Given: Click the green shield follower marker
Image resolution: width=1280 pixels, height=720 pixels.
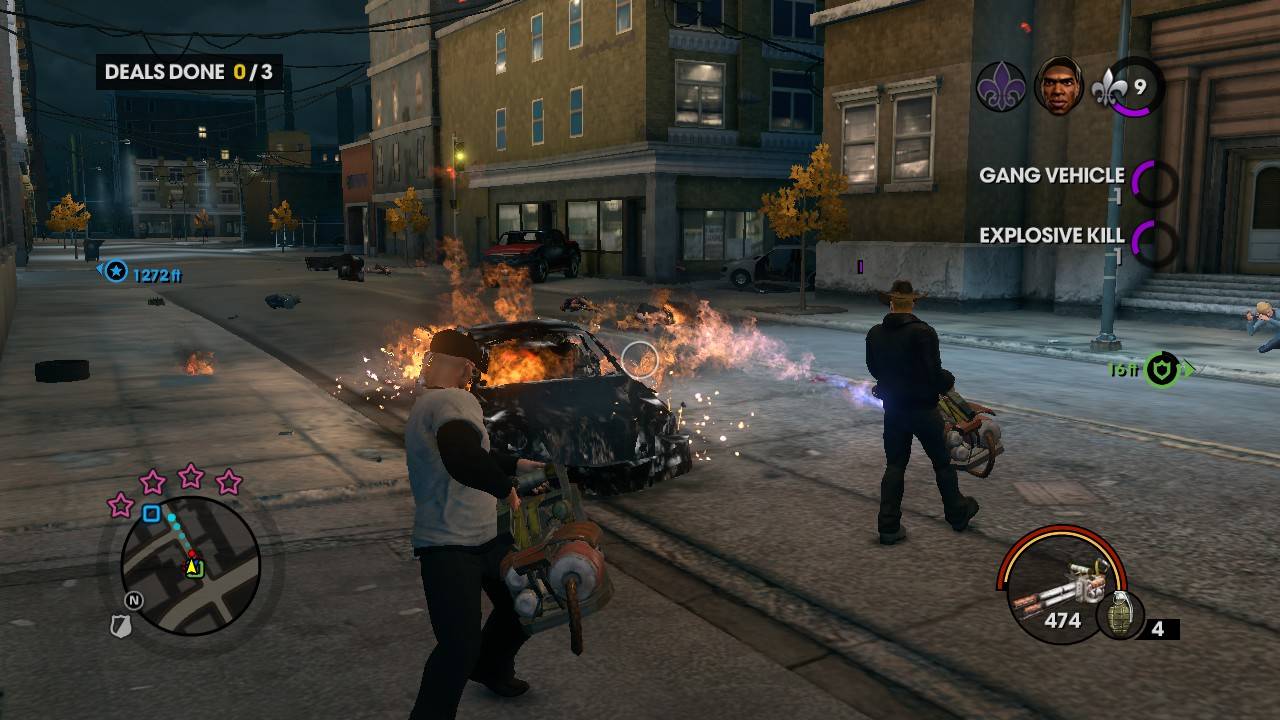Looking at the screenshot, I should pos(1160,369).
